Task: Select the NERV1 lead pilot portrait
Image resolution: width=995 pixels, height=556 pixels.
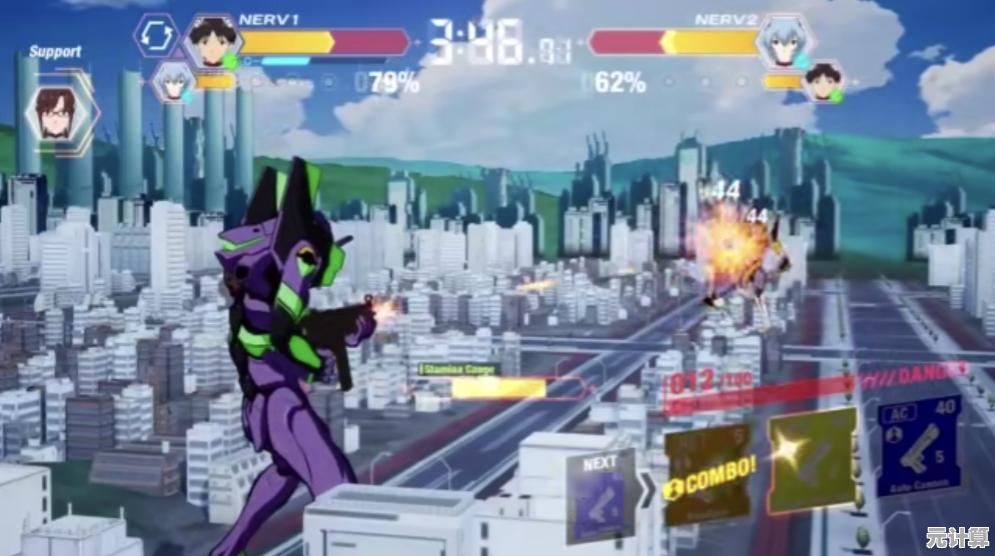Action: coord(211,42)
